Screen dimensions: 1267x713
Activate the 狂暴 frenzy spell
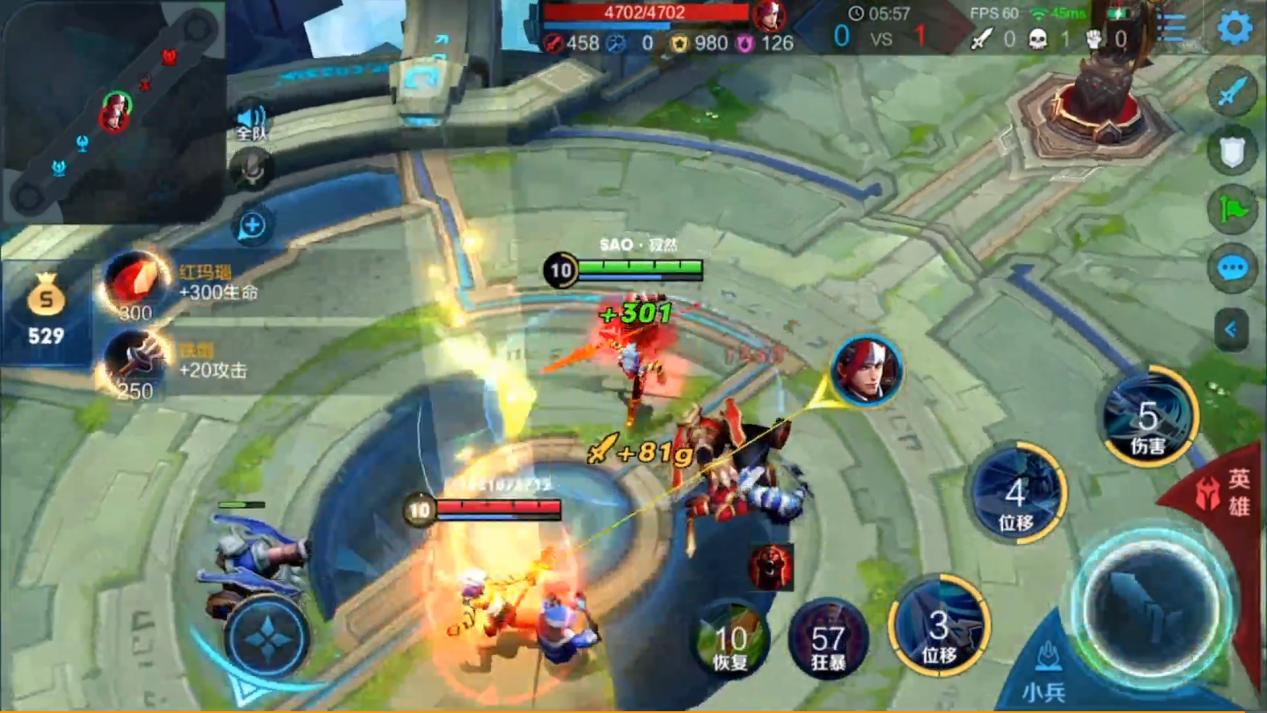click(x=828, y=638)
